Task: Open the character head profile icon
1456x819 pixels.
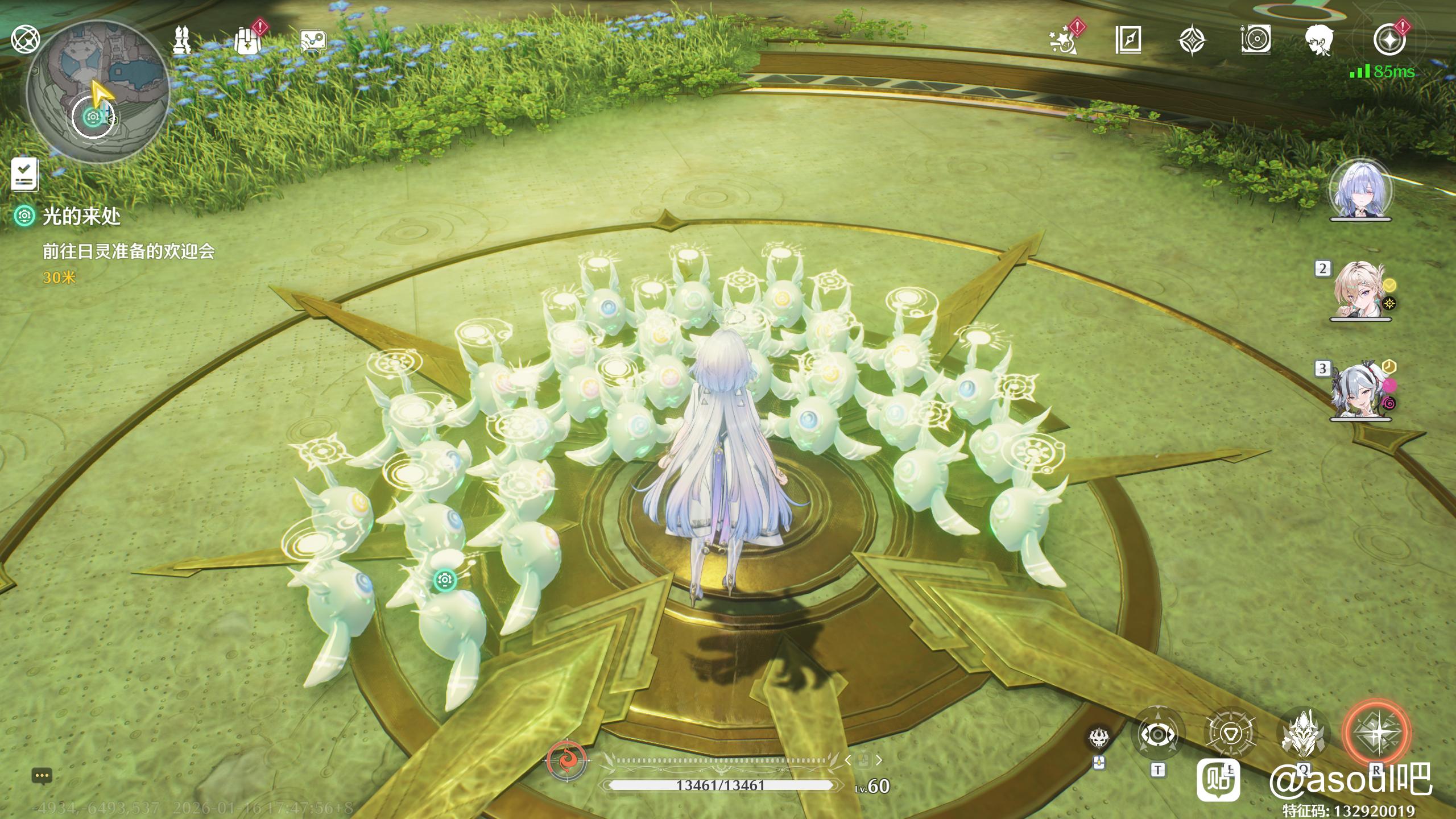Action: [x=1318, y=41]
